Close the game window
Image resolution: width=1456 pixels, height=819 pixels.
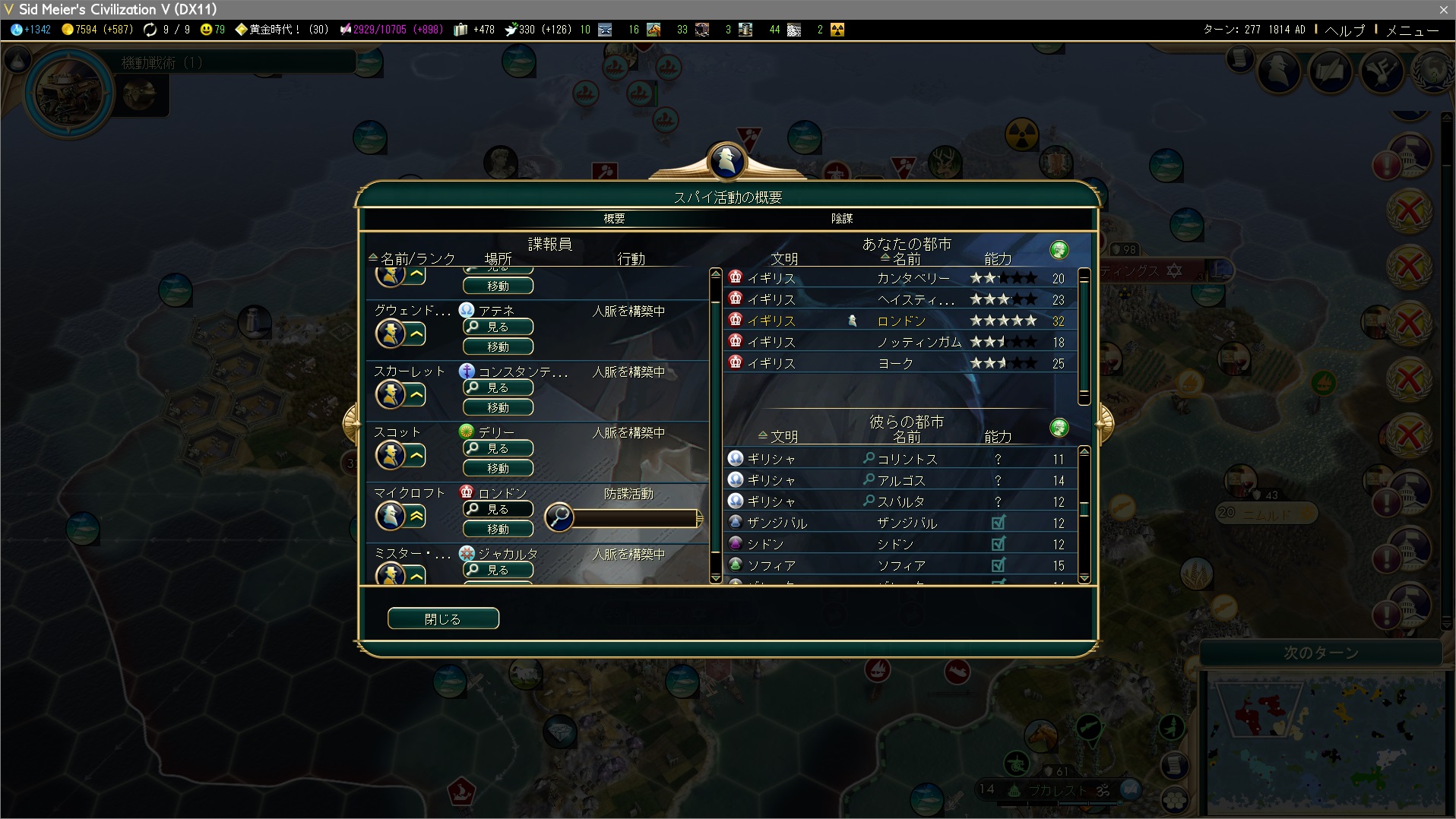1443,9
